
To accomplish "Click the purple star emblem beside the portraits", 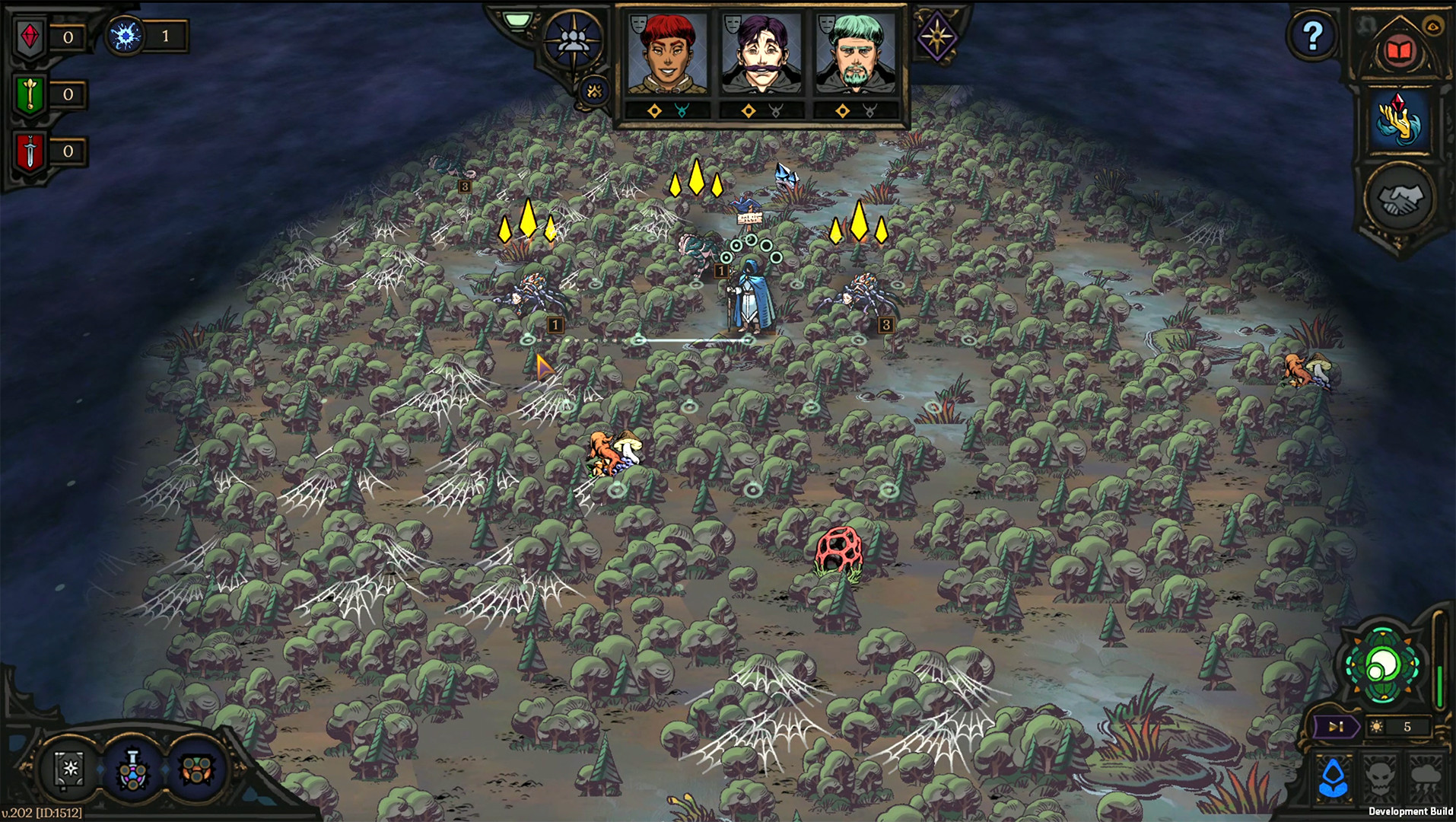I will [937, 34].
